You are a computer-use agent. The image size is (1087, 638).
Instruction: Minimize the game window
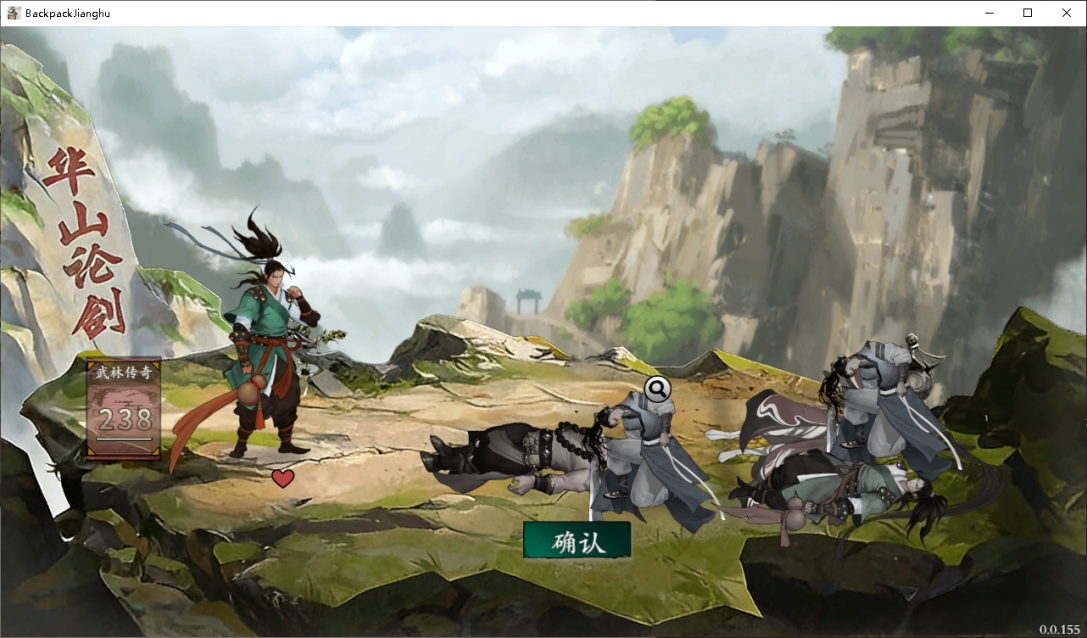(x=988, y=13)
